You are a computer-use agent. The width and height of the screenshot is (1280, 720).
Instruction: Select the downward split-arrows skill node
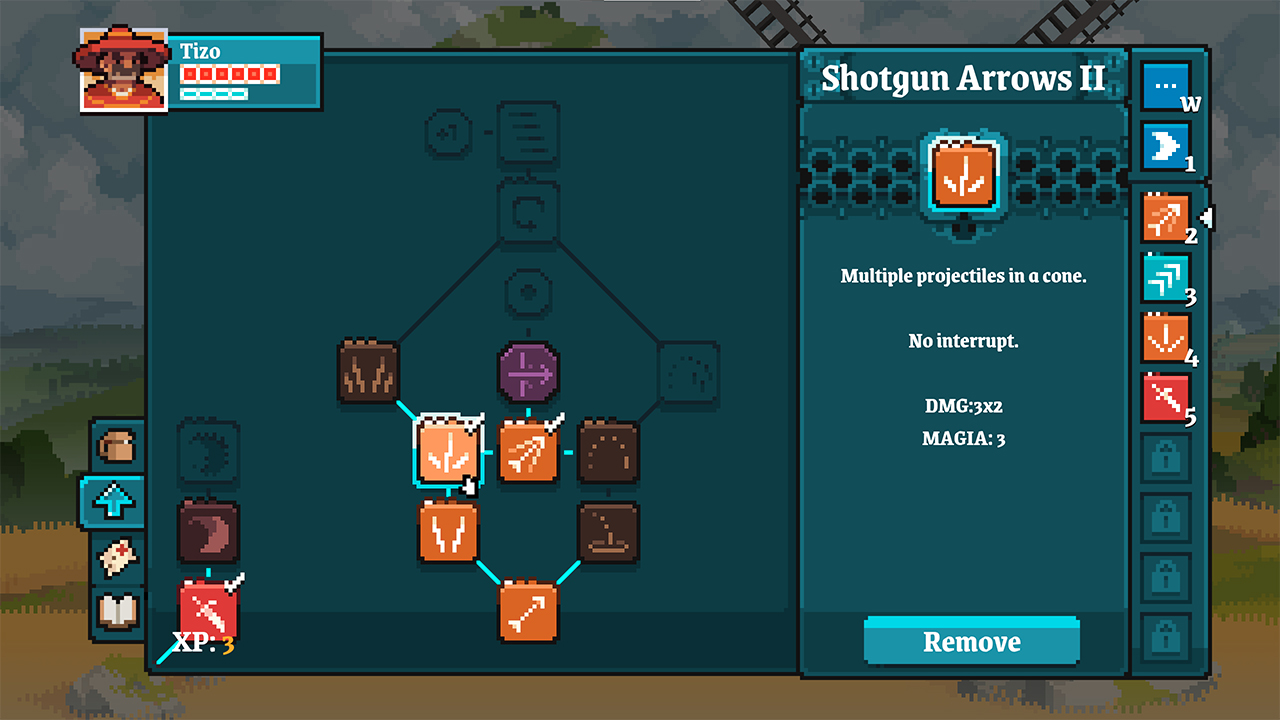[449, 532]
